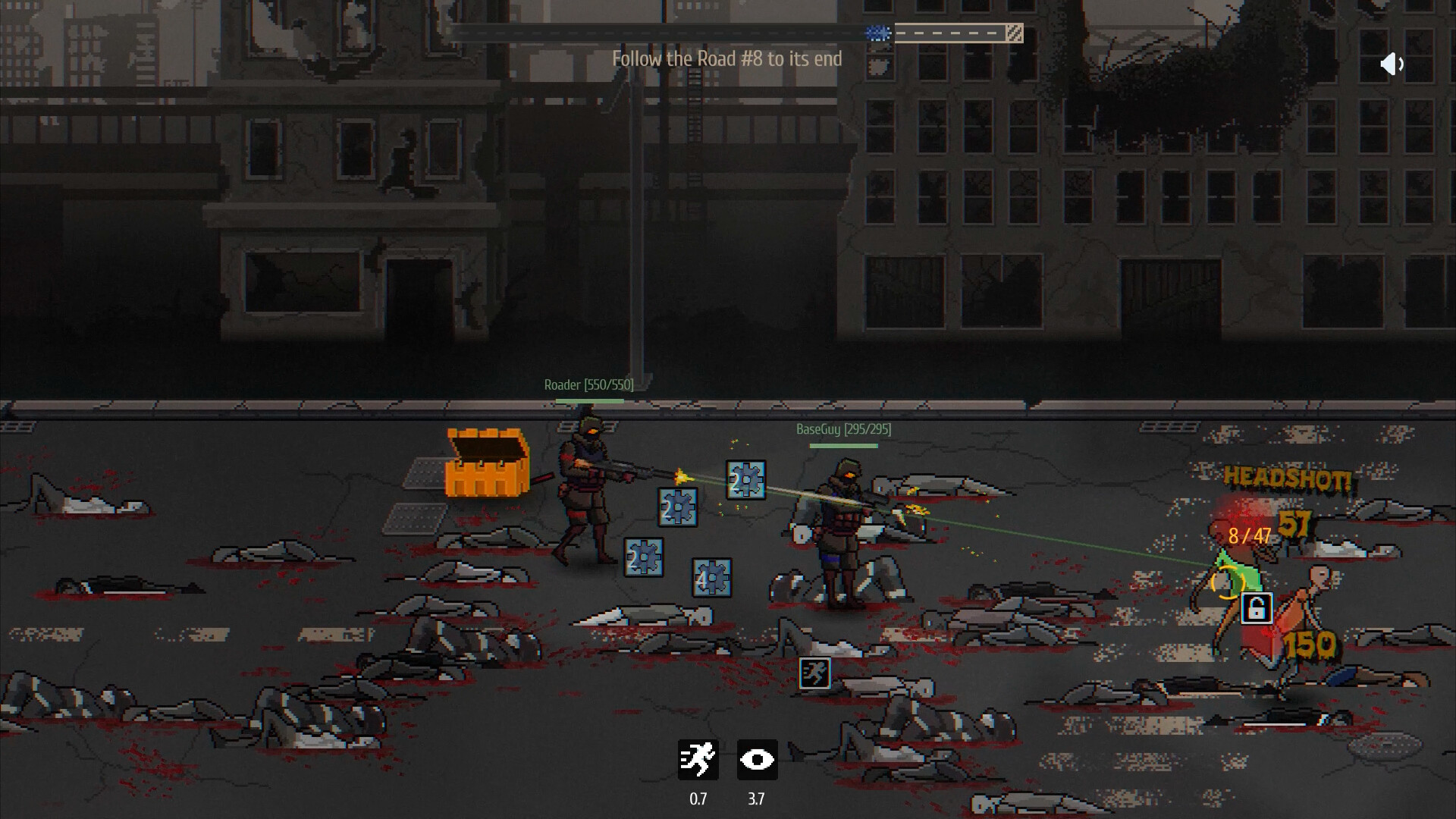Viewport: 1456px width, 819px height.
Task: Click the yellow target circle on the enemy
Action: (1229, 583)
